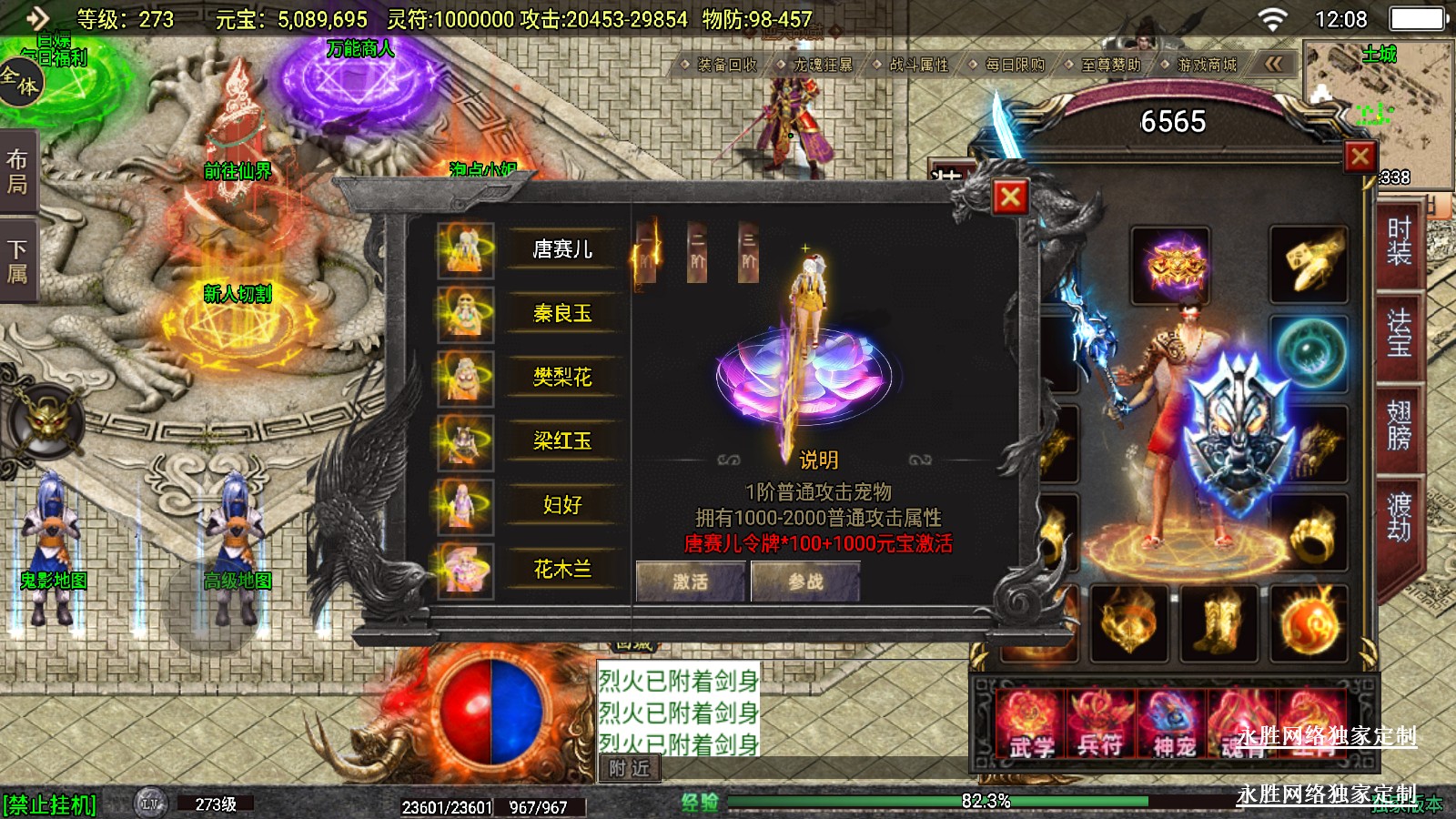Close the pet activation panel
This screenshot has width=1456, height=819.
pyautogui.click(x=1010, y=197)
